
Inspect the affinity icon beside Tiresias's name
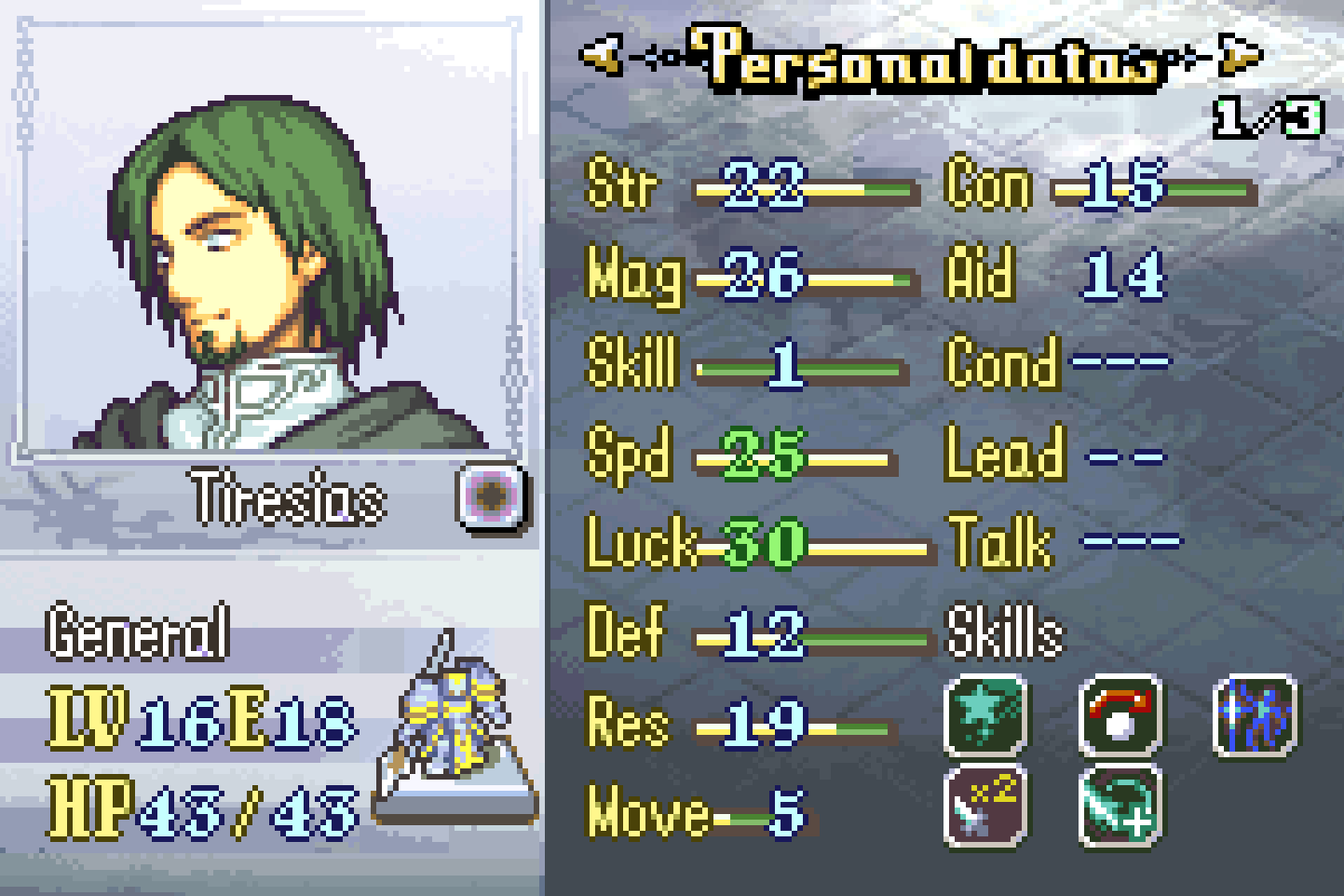493,494
